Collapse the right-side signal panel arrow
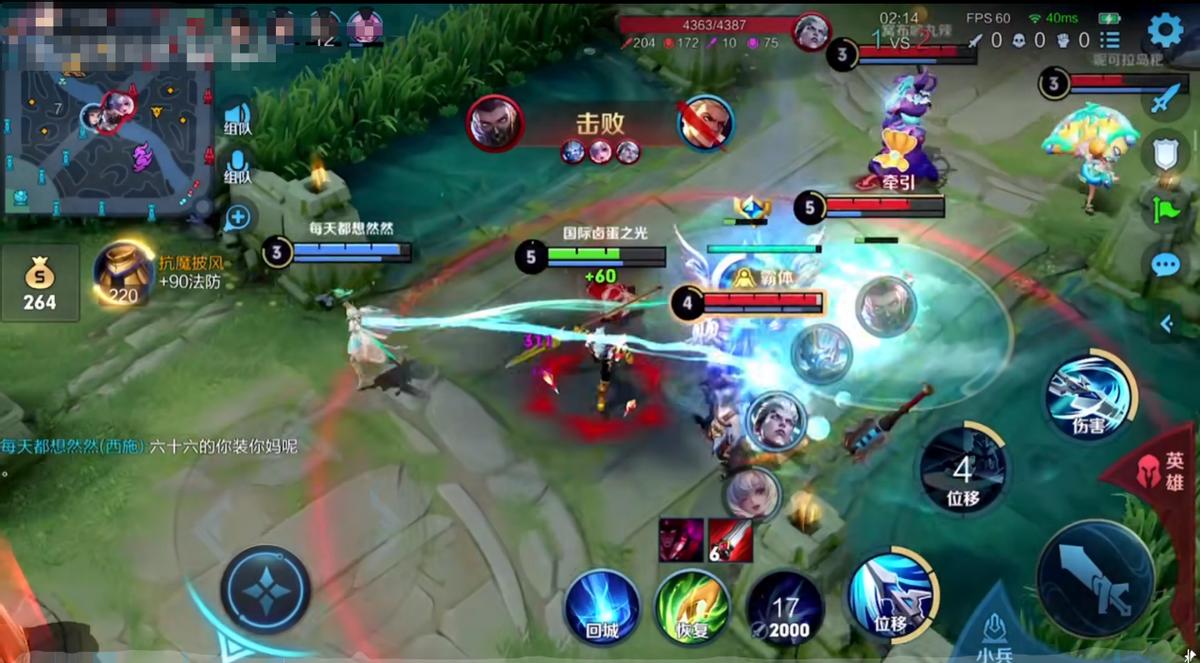Viewport: 1200px width, 663px height. point(1166,323)
